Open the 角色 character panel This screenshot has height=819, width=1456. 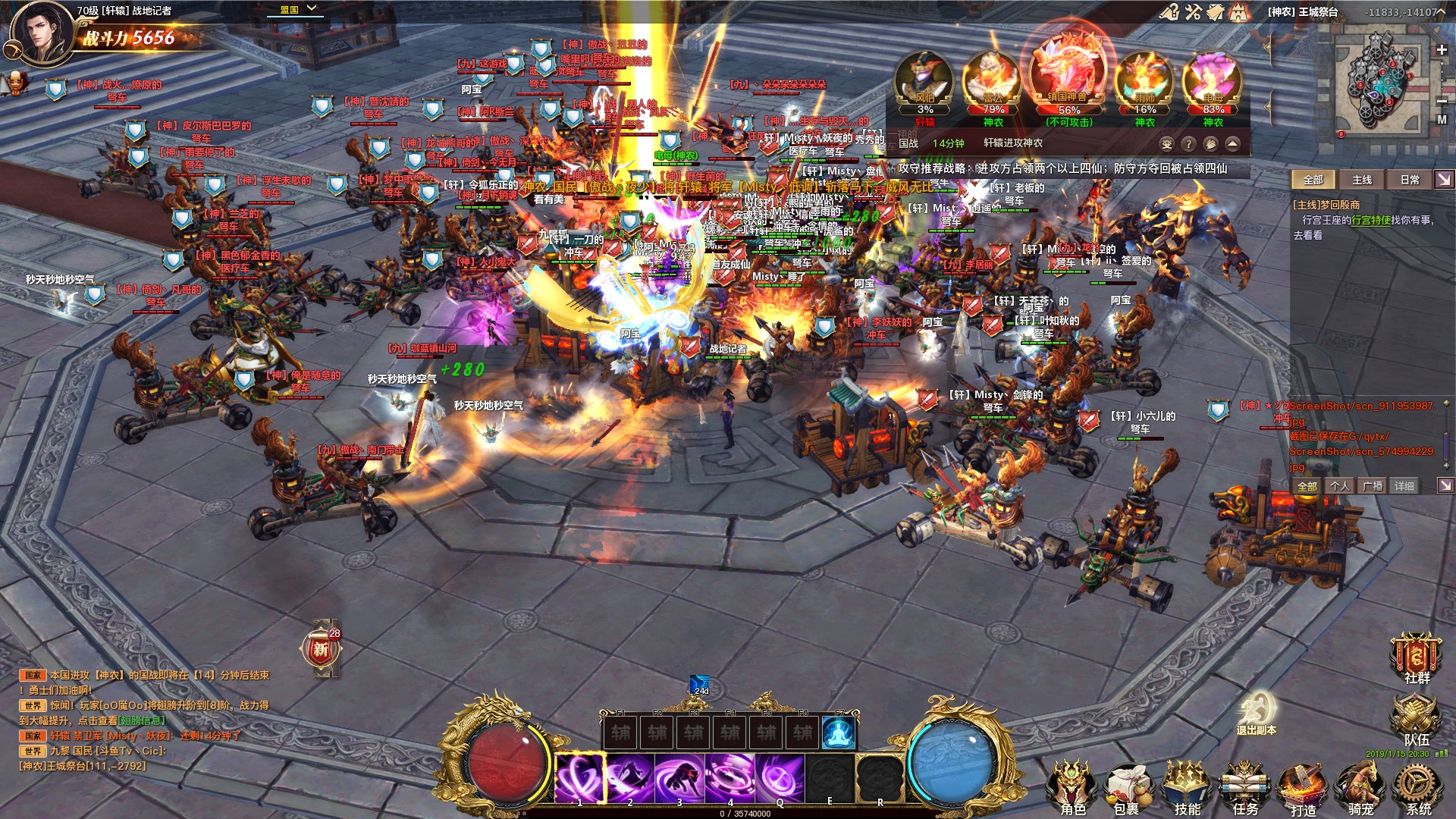[1072, 789]
